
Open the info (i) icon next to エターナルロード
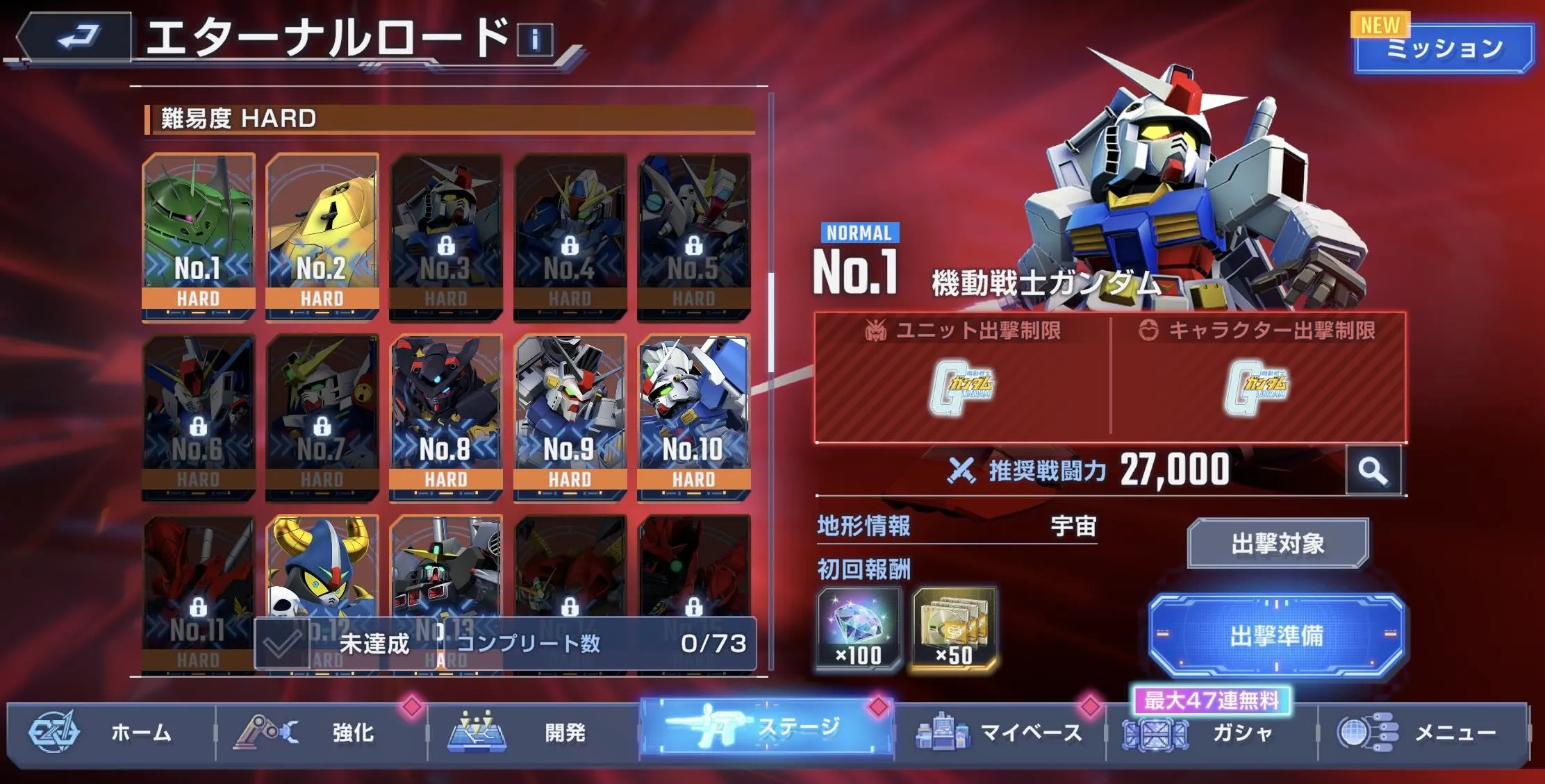pyautogui.click(x=535, y=39)
